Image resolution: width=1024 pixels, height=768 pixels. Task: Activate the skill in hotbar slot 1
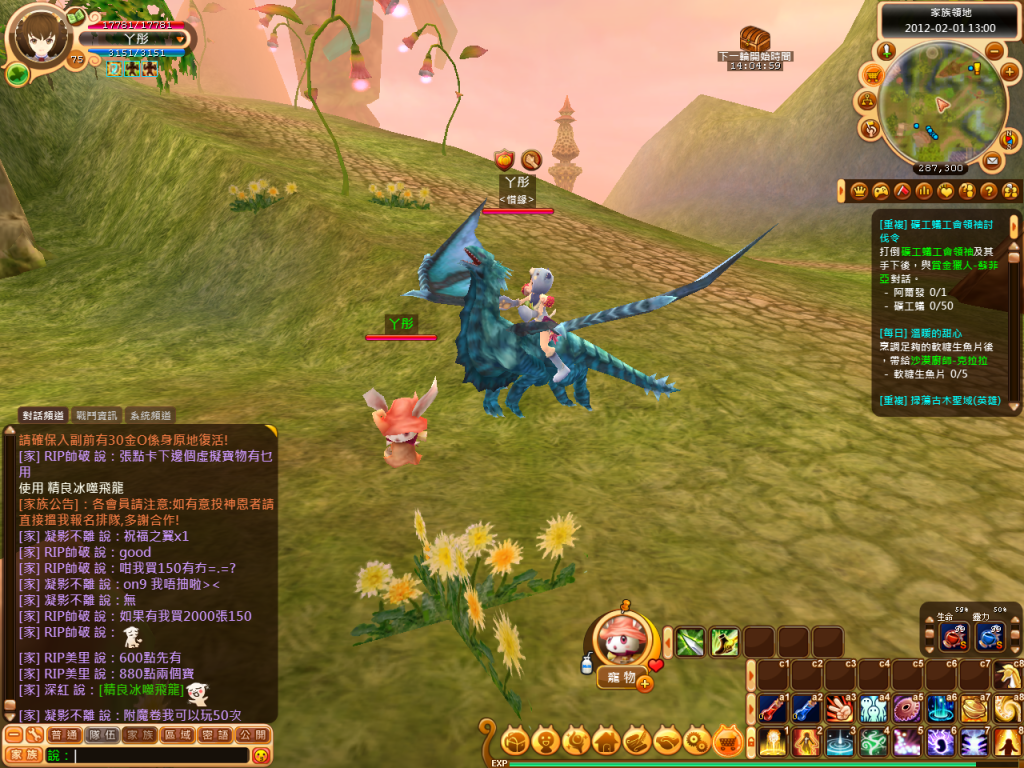771,742
